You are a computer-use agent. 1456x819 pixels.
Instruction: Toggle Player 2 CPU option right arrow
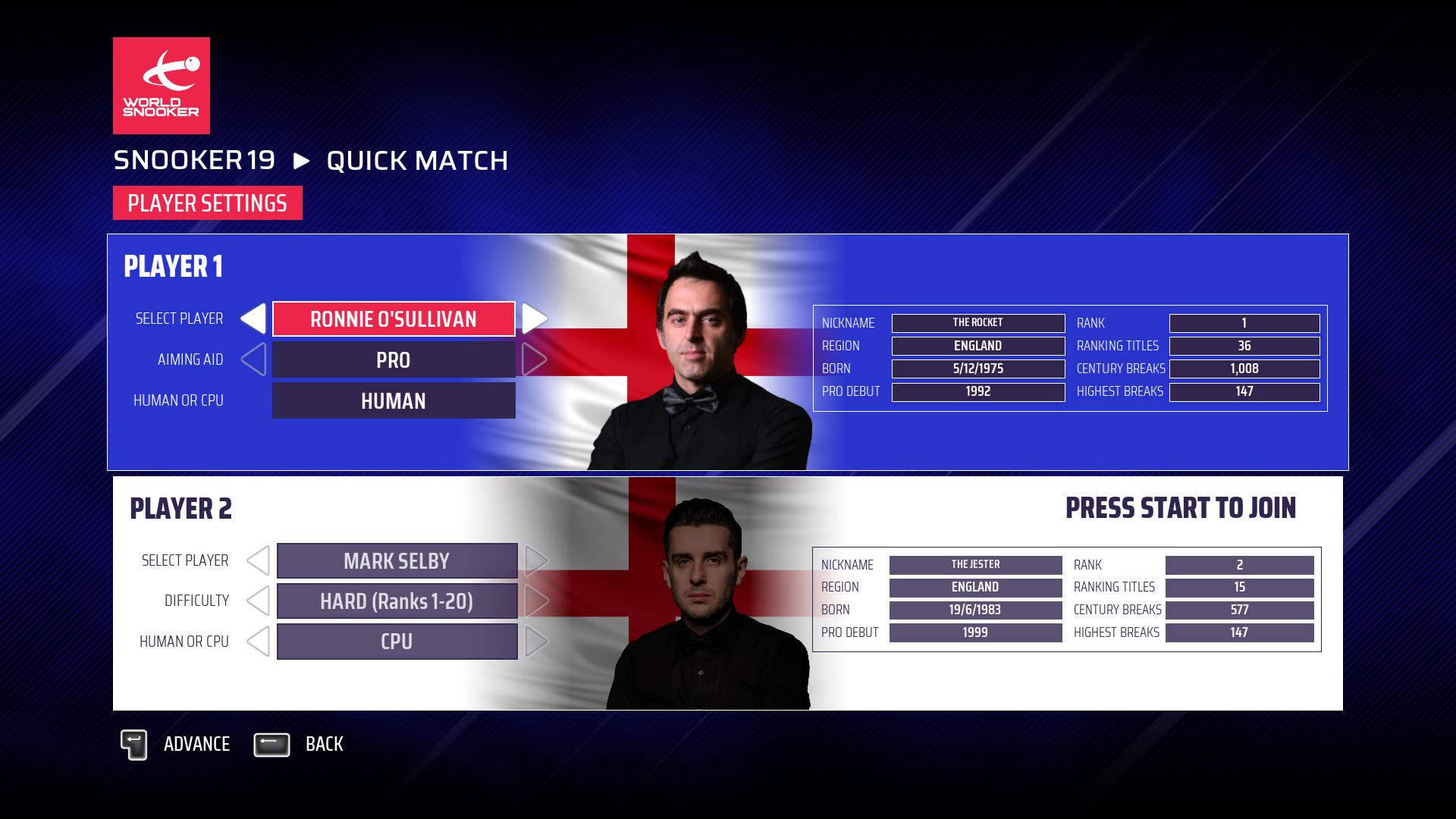(537, 642)
